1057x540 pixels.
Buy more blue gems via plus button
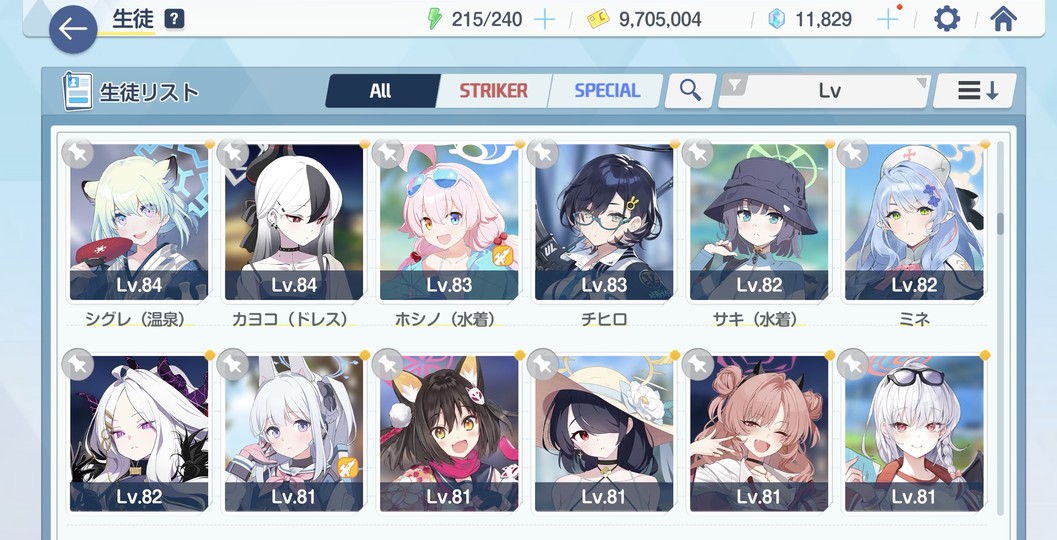coord(886,19)
